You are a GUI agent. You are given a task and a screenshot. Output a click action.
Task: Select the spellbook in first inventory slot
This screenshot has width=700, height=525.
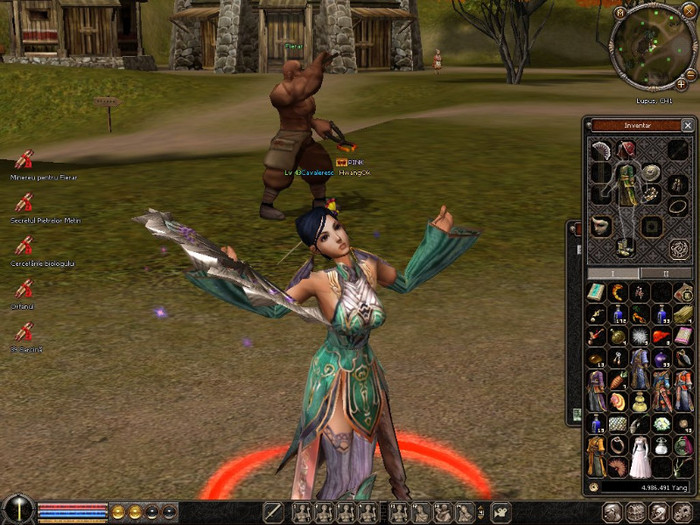(596, 292)
